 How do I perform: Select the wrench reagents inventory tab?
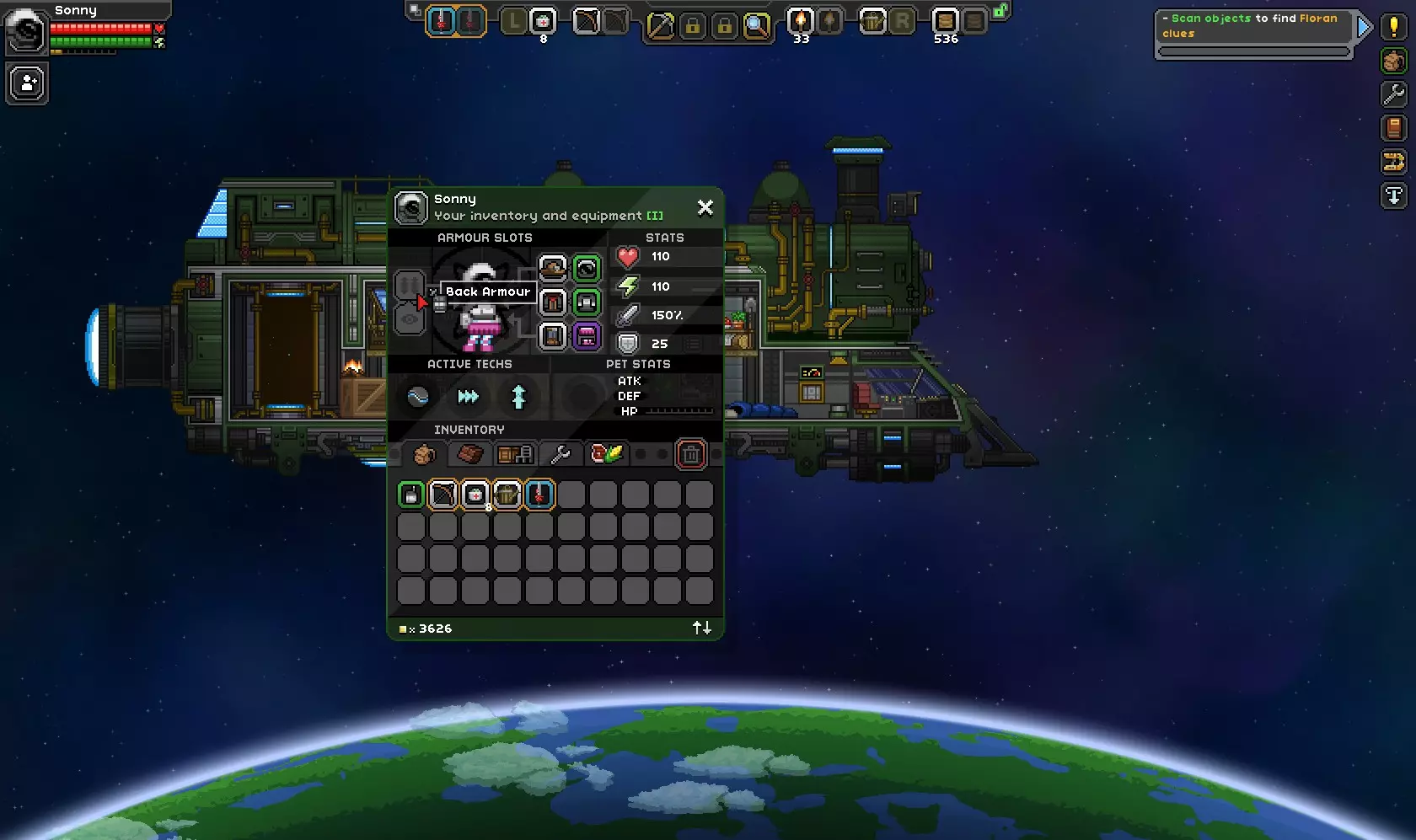[x=560, y=455]
